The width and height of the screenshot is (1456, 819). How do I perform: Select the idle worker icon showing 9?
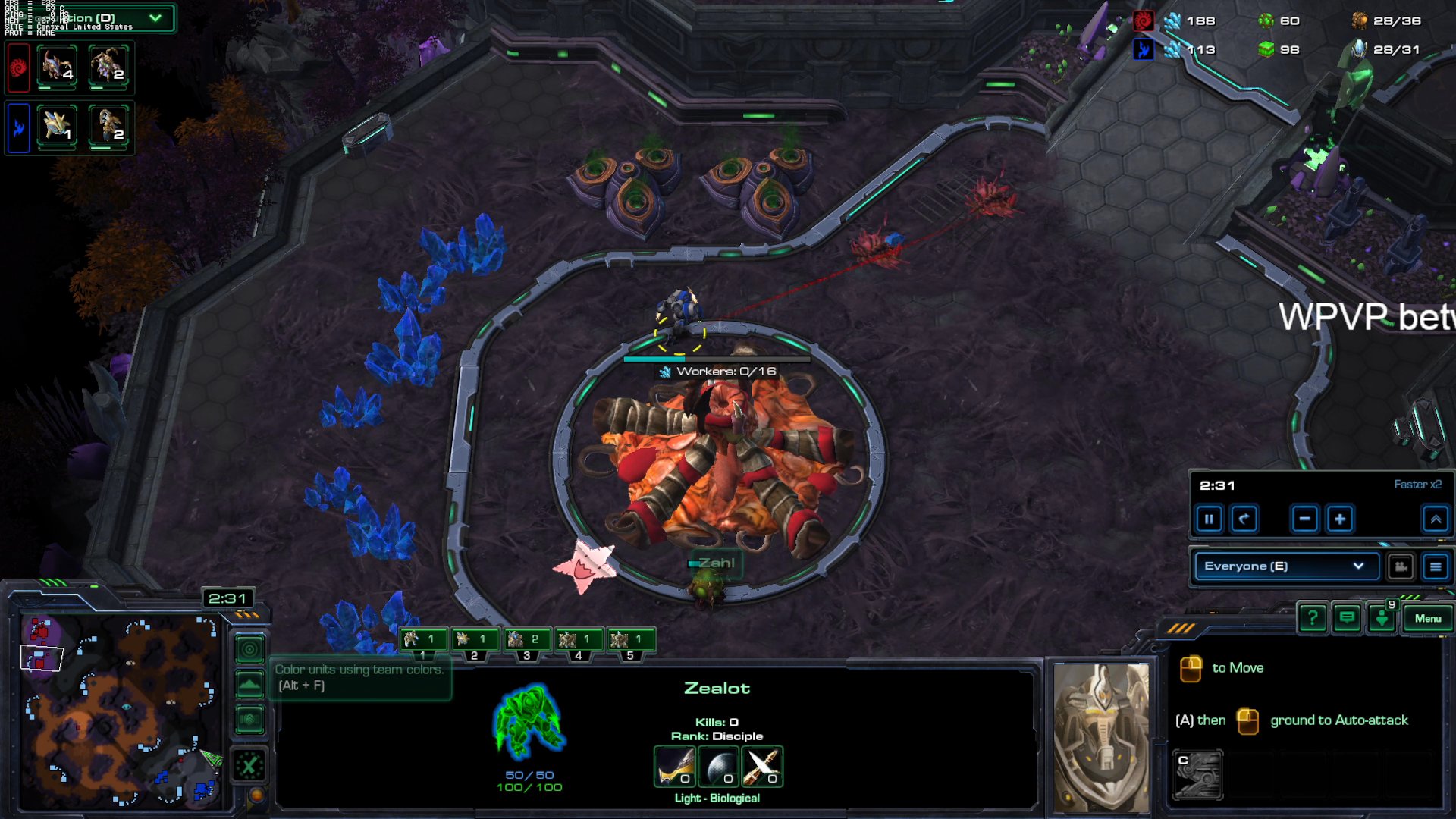1382,618
